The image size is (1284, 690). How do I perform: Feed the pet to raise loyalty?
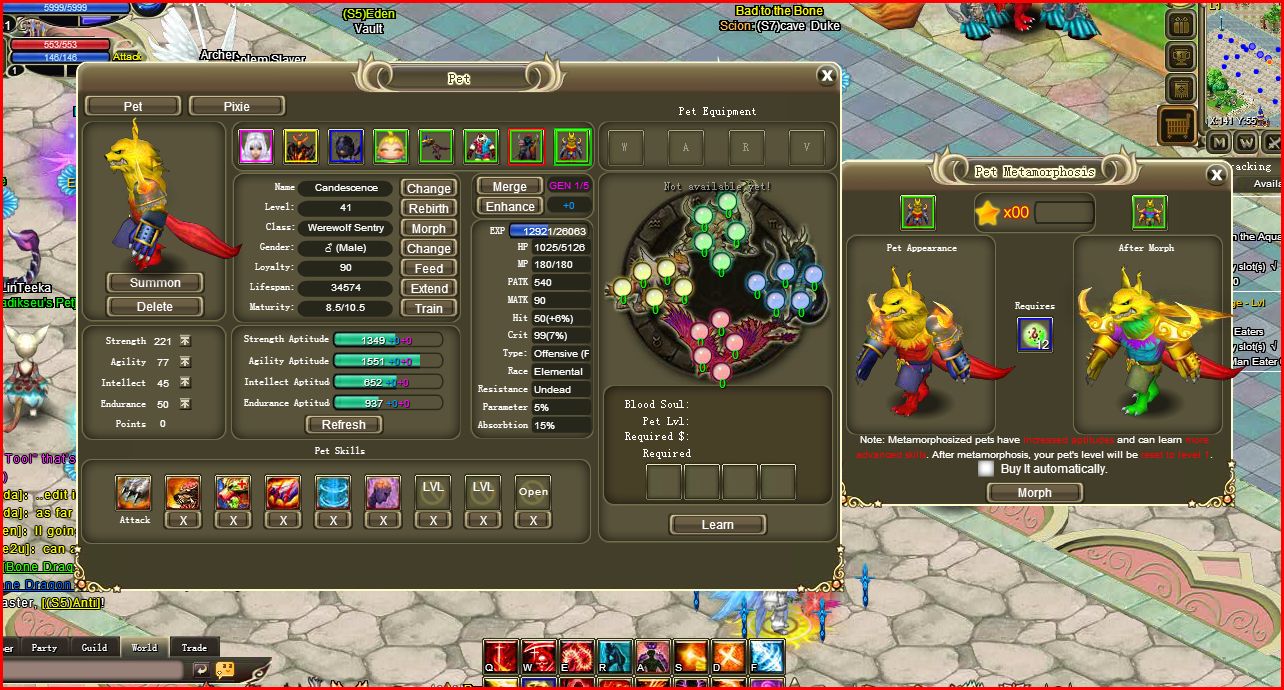coord(429,268)
